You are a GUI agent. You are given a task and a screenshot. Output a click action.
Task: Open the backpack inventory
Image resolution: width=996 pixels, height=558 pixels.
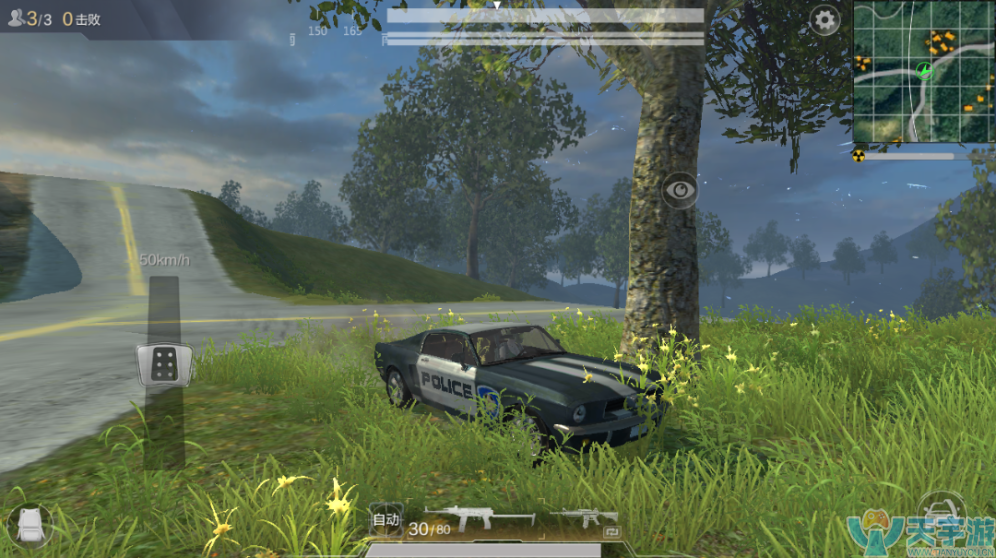point(30,525)
